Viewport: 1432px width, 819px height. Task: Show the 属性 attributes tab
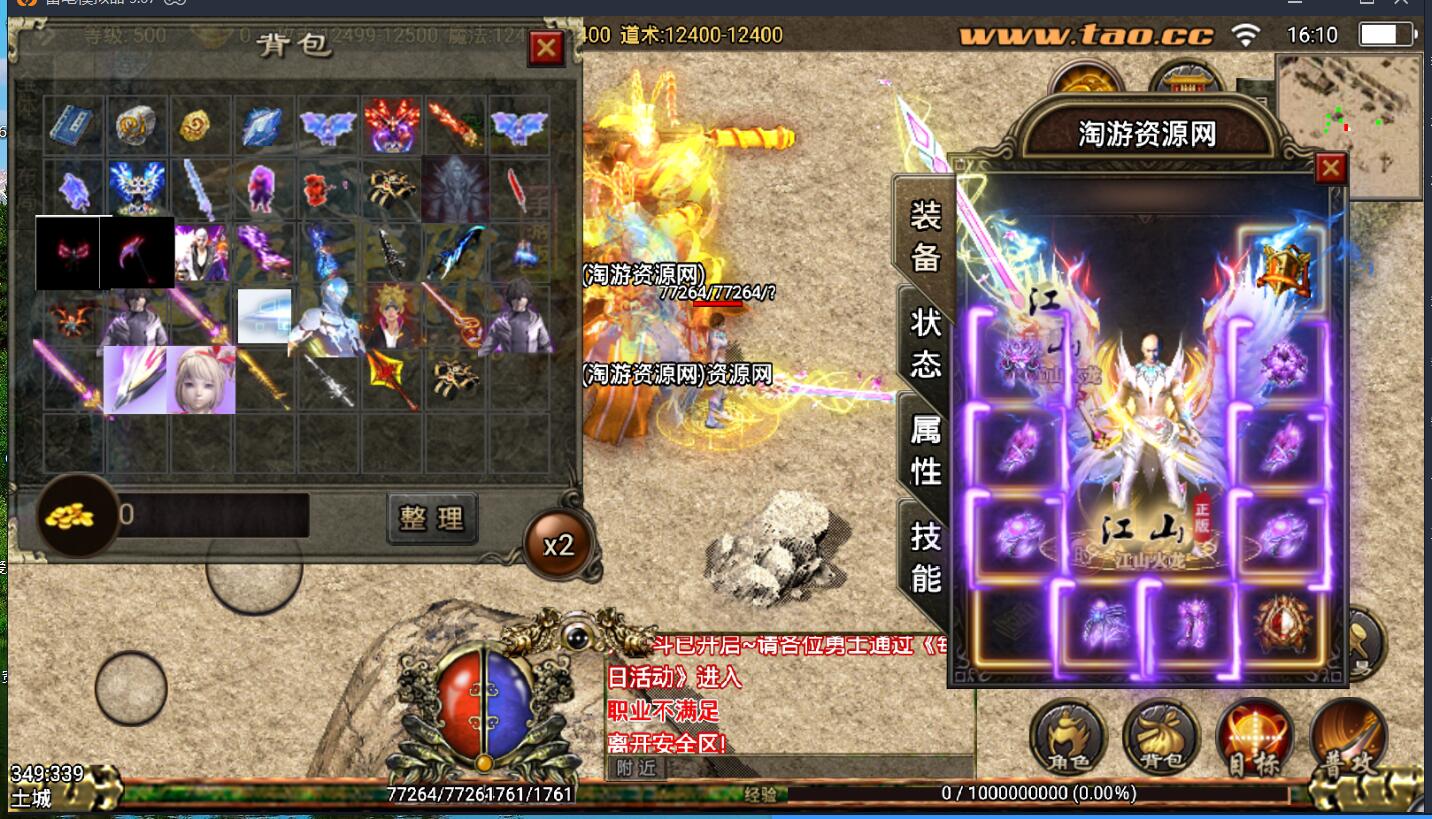pyautogui.click(x=925, y=449)
